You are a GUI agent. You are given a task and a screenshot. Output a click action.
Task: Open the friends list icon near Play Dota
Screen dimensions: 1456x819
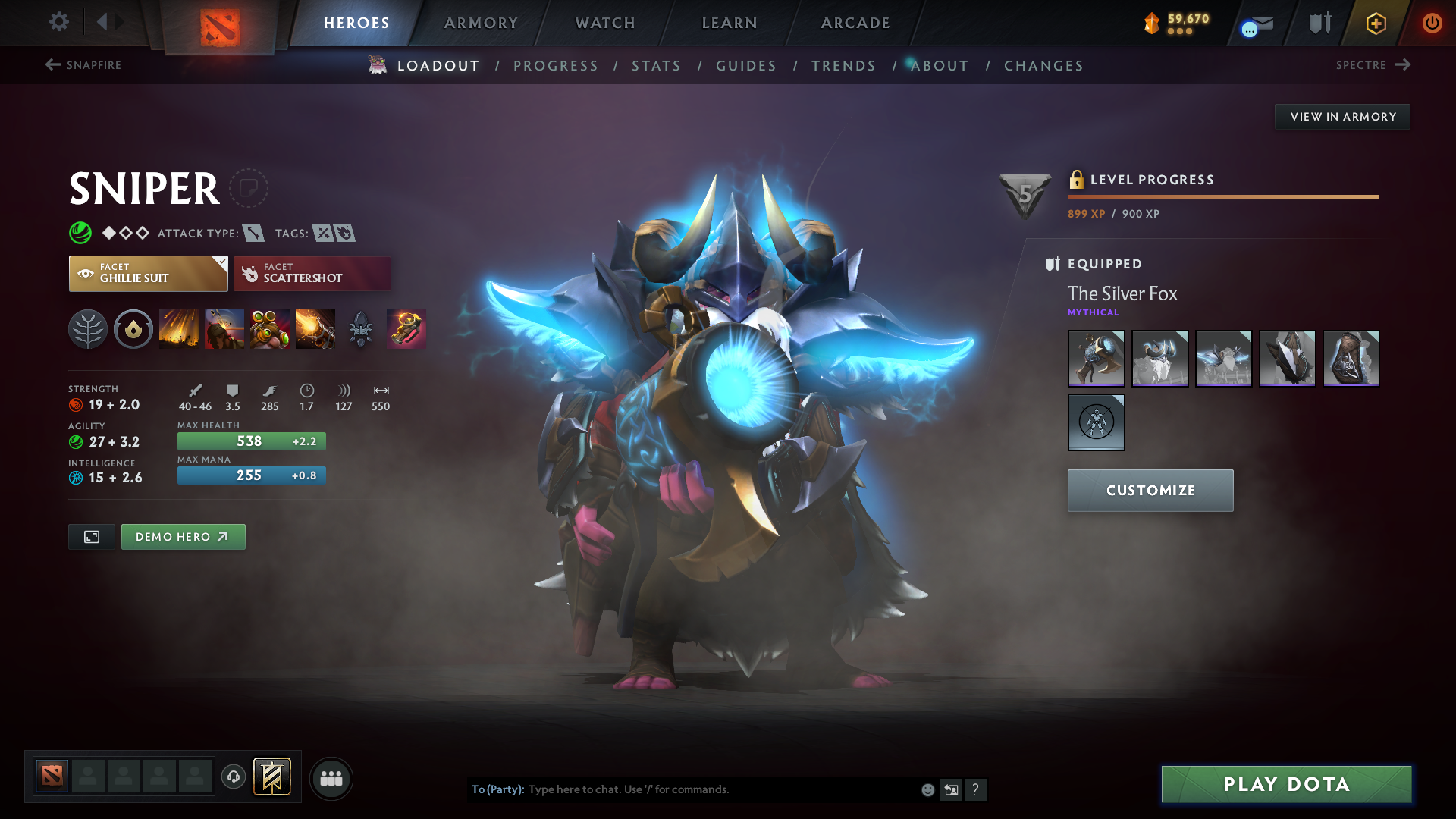pos(331,778)
